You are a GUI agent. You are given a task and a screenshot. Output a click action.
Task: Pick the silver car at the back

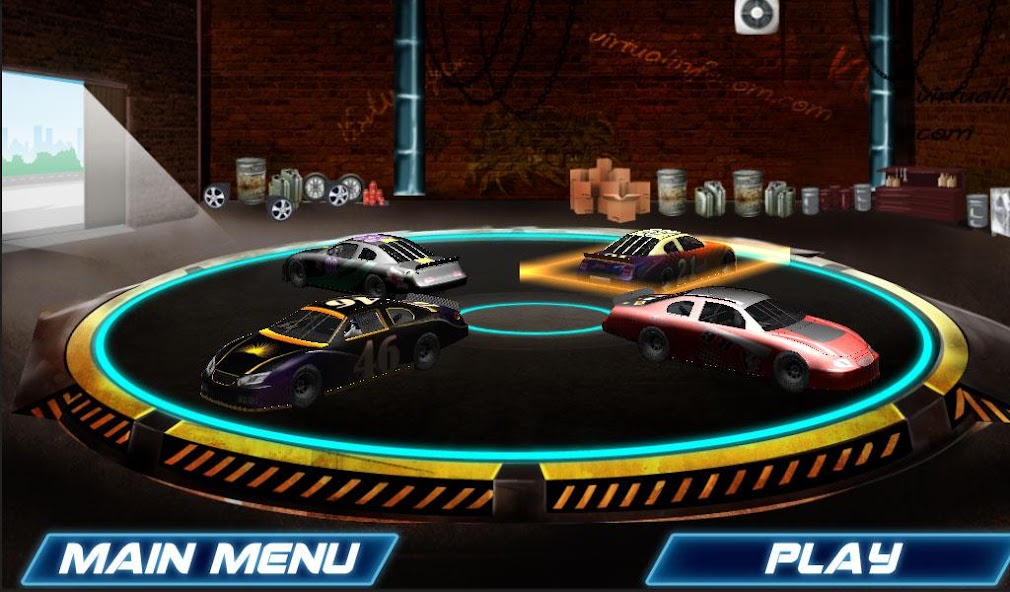(x=377, y=262)
